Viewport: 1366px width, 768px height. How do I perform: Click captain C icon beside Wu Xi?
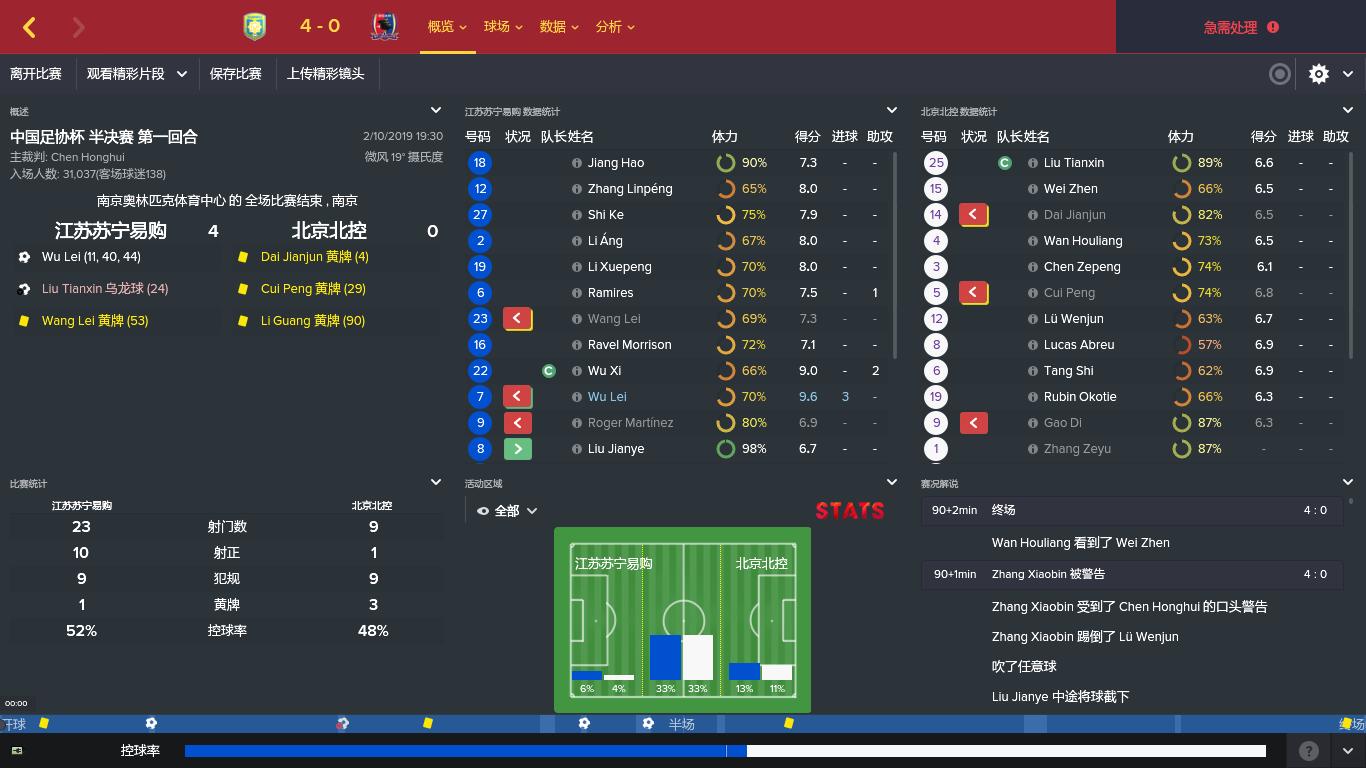coord(549,370)
